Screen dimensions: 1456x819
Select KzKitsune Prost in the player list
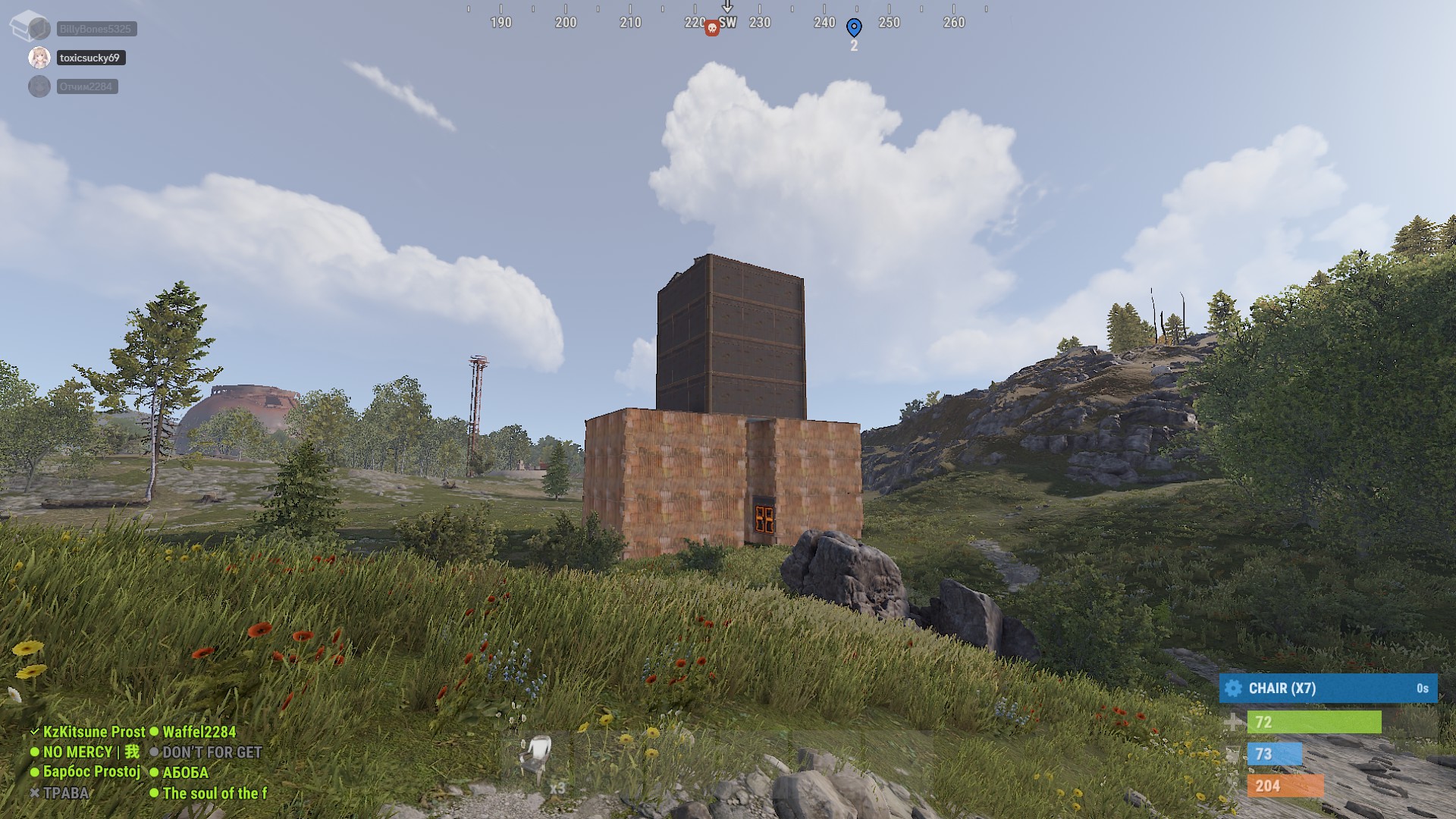pyautogui.click(x=93, y=732)
